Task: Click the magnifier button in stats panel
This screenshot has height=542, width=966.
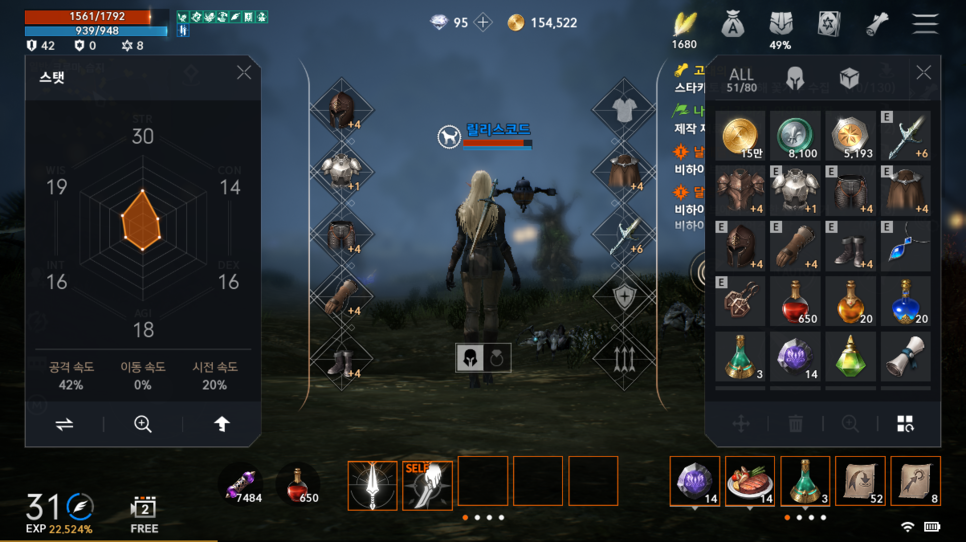Action: click(143, 424)
